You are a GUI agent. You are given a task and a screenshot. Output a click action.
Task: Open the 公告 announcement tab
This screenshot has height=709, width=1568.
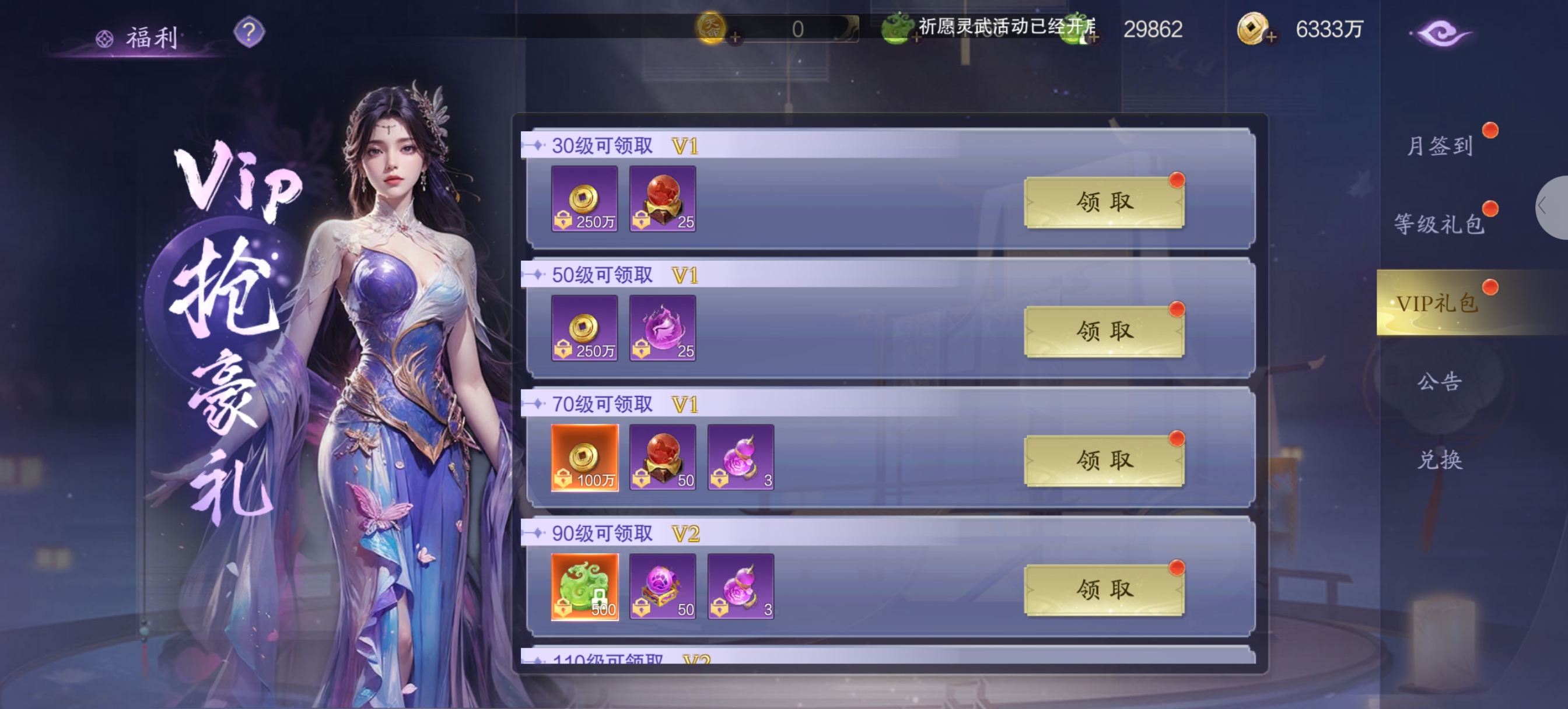[1440, 381]
